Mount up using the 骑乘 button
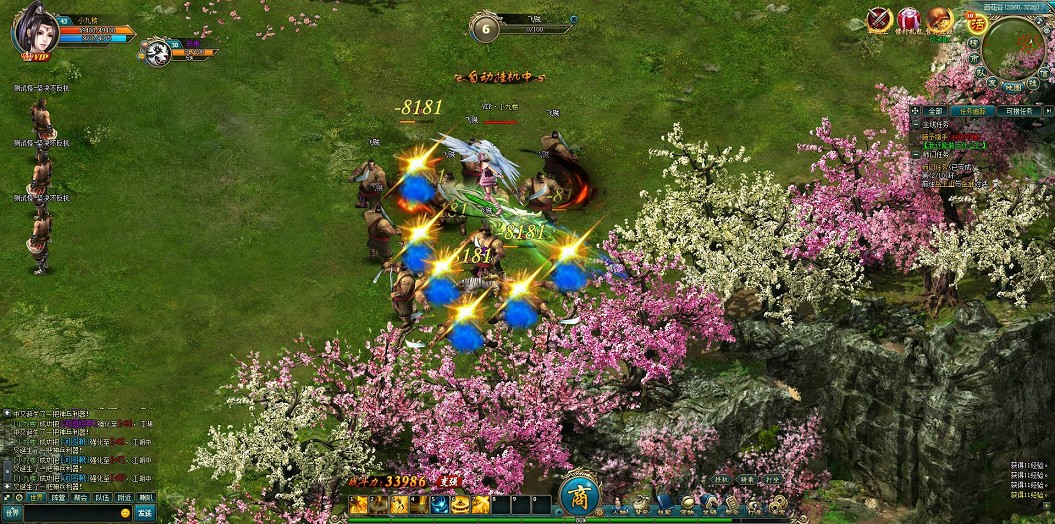This screenshot has width=1055, height=524. pyautogui.click(x=747, y=480)
